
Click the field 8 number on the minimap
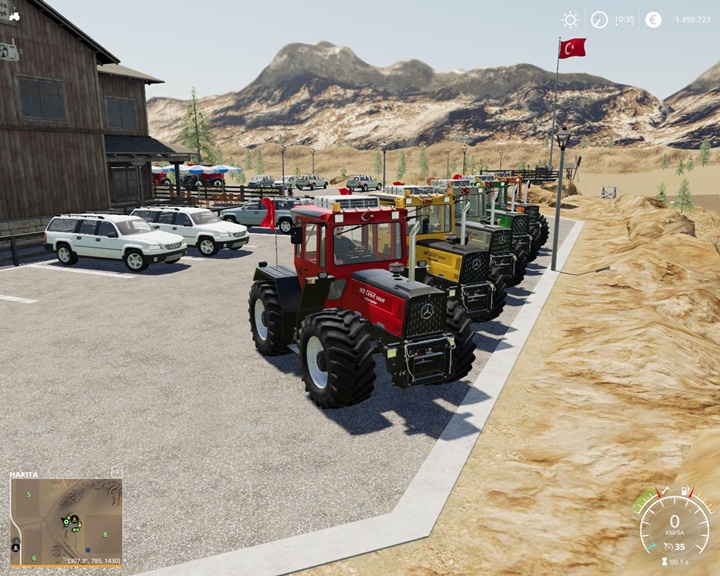[x=105, y=534]
